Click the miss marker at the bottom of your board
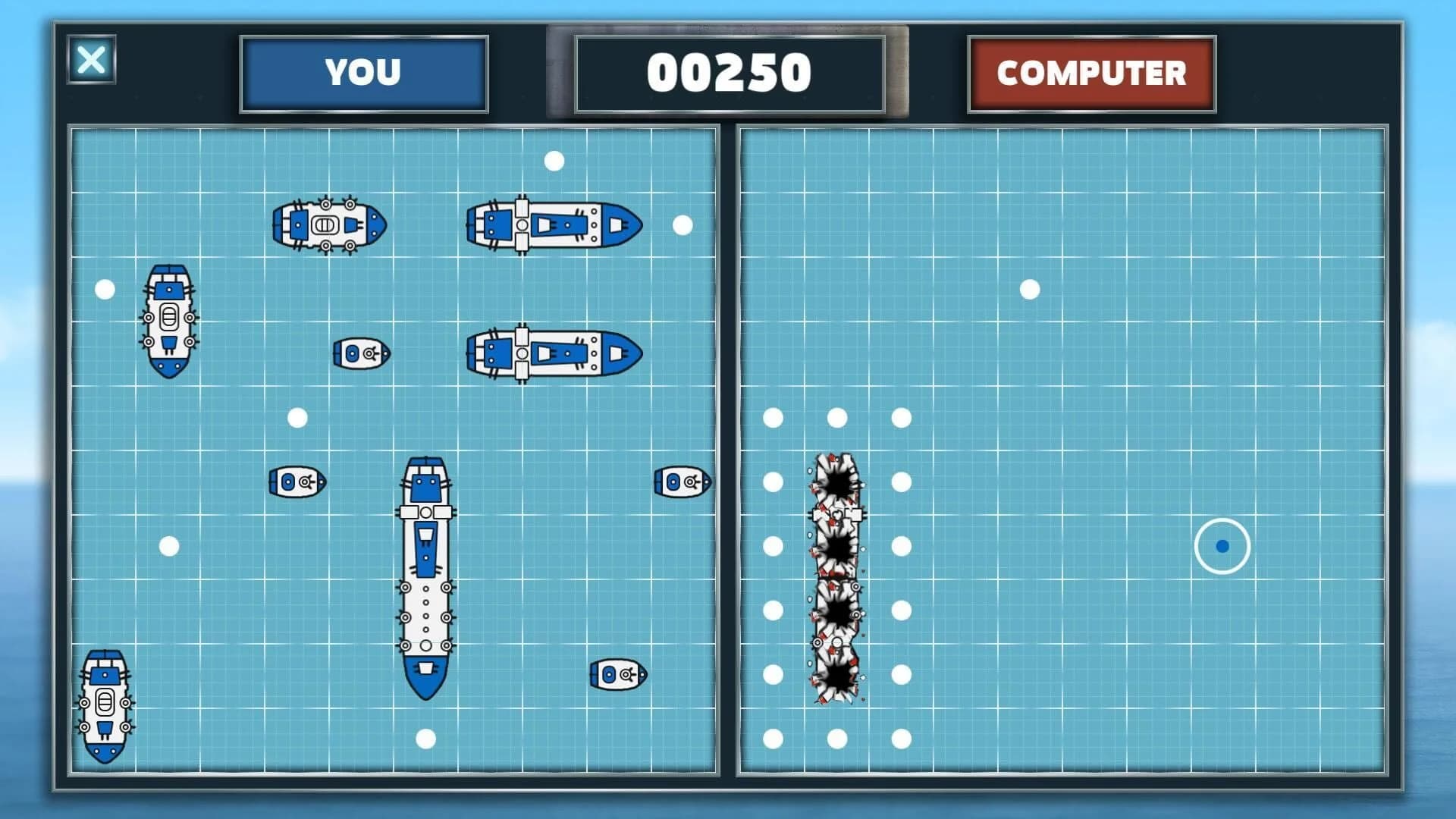 [x=426, y=737]
